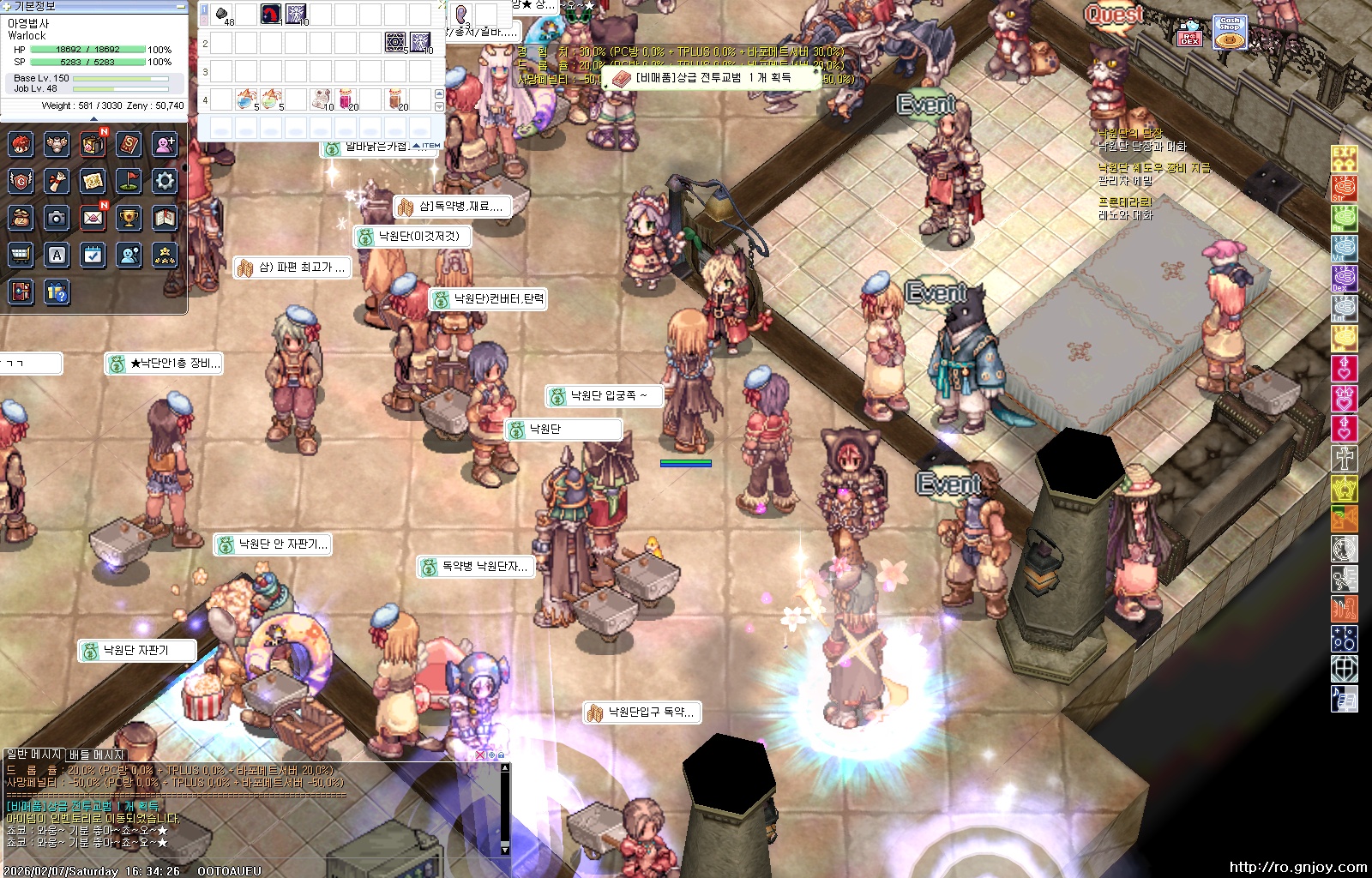1372x878 pixels.
Task: Open the calendar attendance check icon
Action: click(x=93, y=255)
